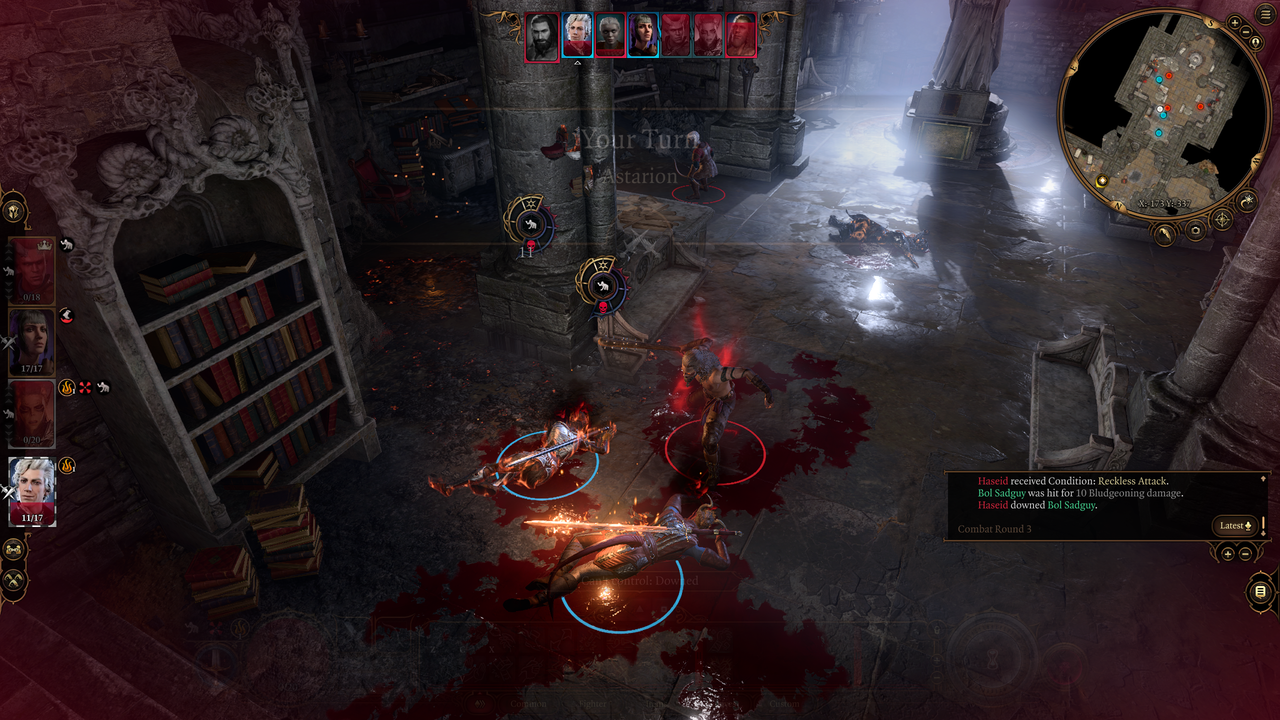Click the crosshair button below the minimap
1280x720 pixels.
[x=1222, y=219]
